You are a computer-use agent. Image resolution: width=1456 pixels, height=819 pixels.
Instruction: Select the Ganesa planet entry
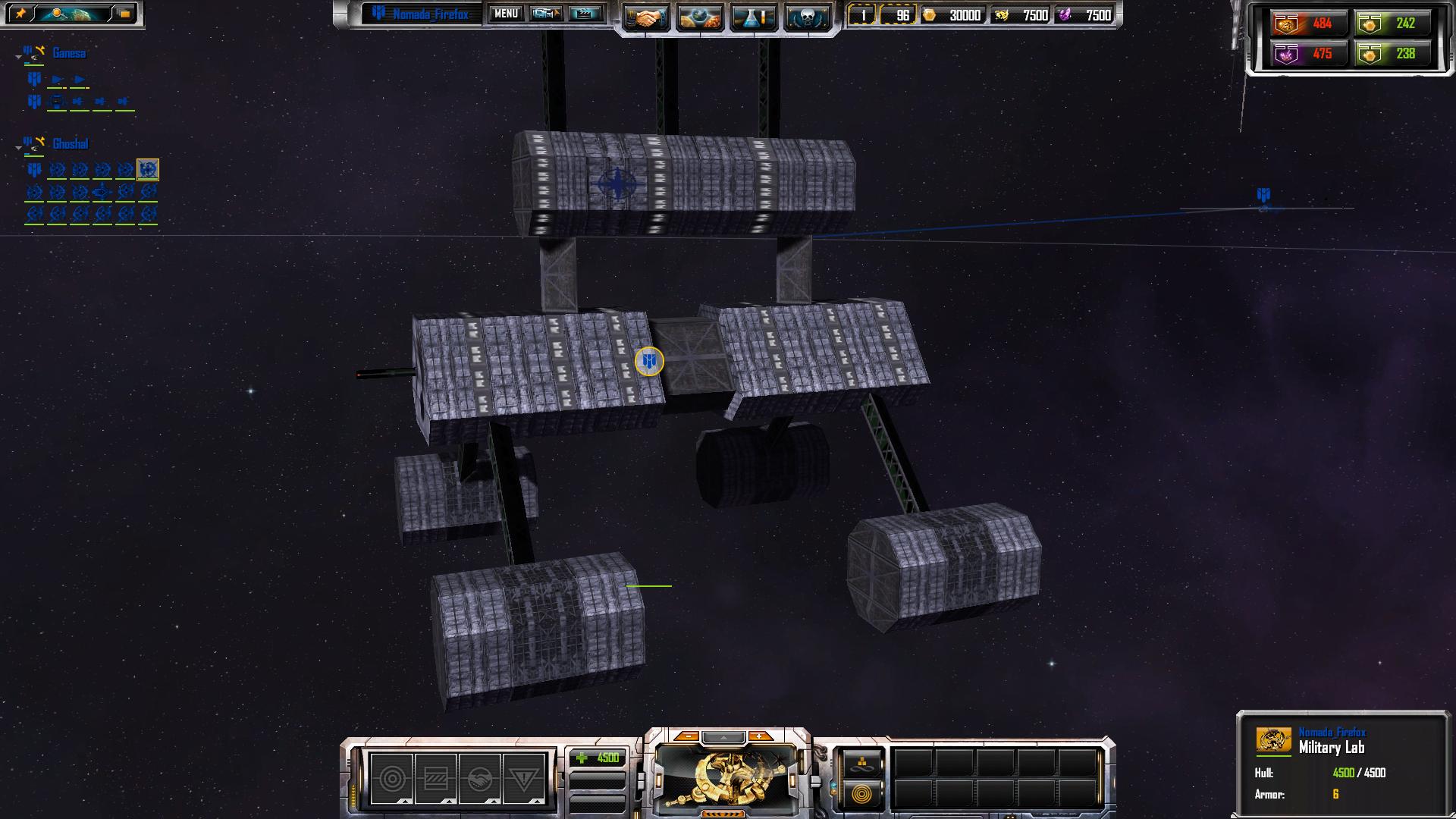click(69, 53)
